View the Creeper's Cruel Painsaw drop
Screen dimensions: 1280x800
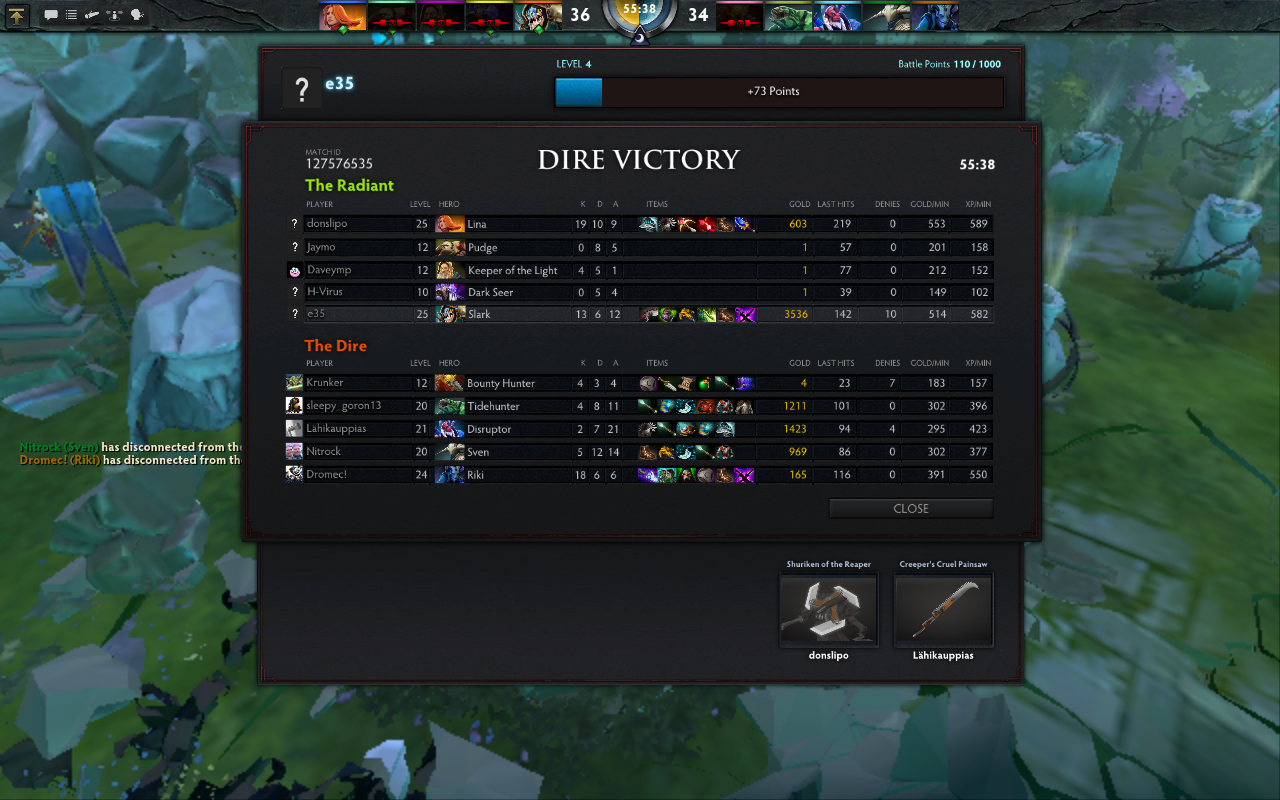click(x=943, y=610)
